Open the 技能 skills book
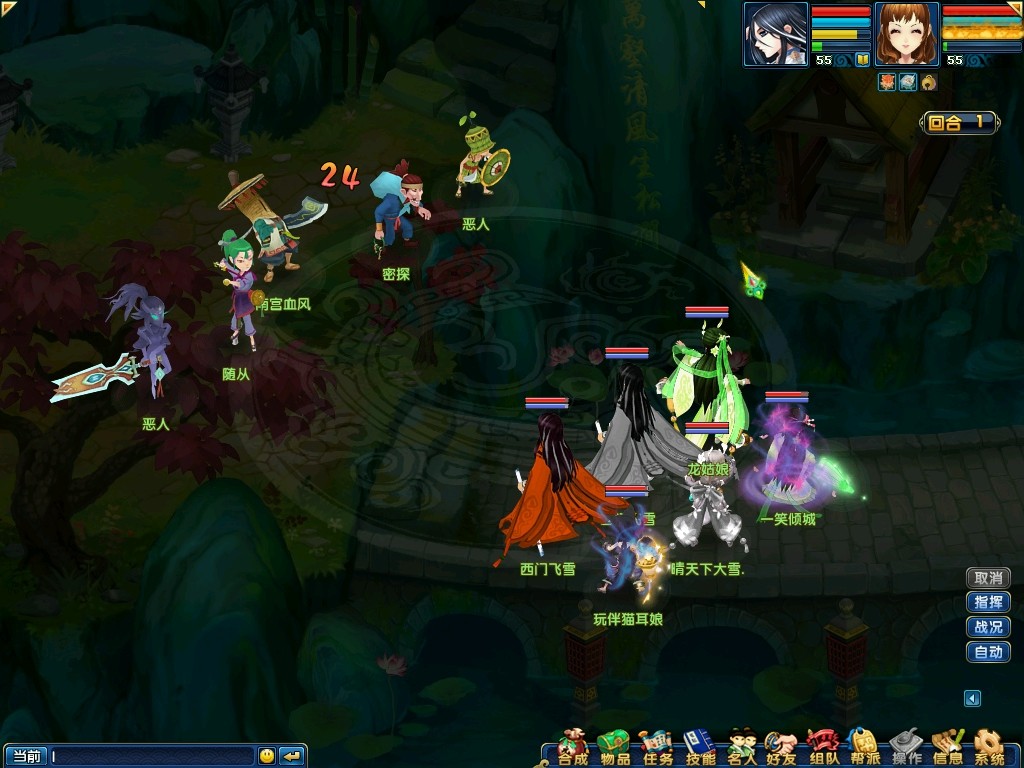Screen dimensions: 1024x768 tap(700, 746)
